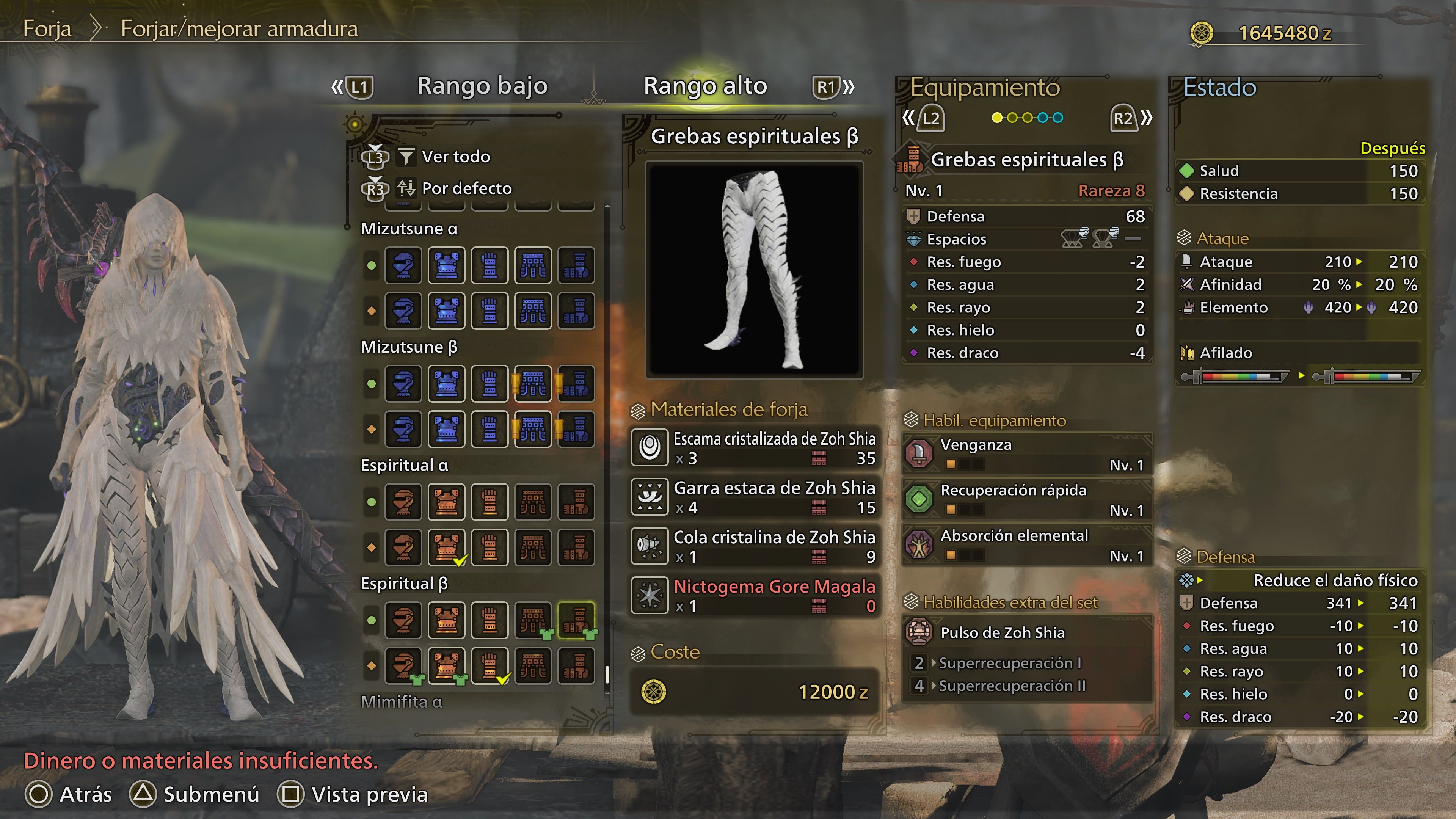Image resolution: width=1456 pixels, height=819 pixels.
Task: Select the Mizutsune α helmet icon
Action: pos(403,265)
